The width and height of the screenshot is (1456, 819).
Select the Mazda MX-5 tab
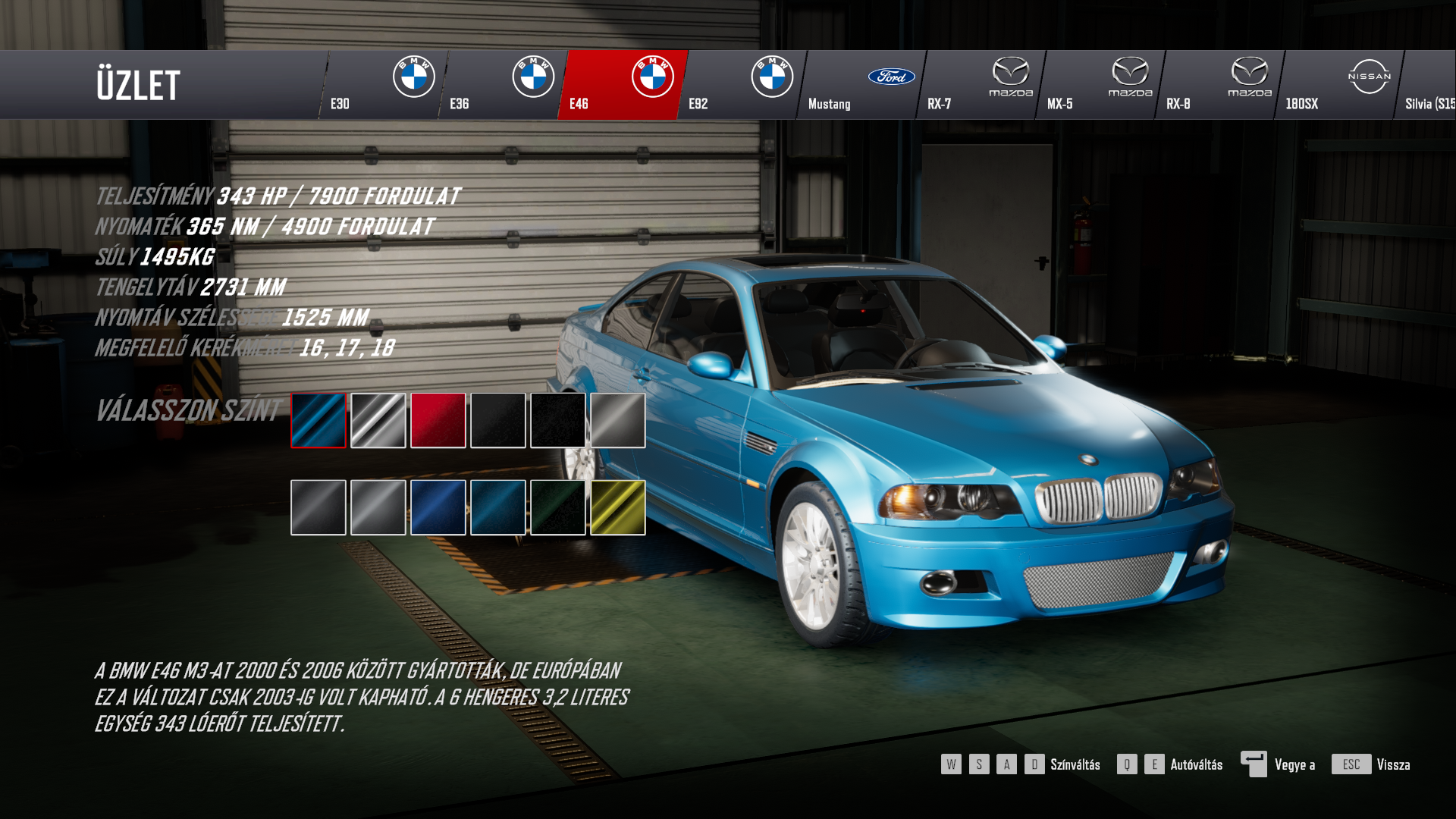tap(1099, 85)
